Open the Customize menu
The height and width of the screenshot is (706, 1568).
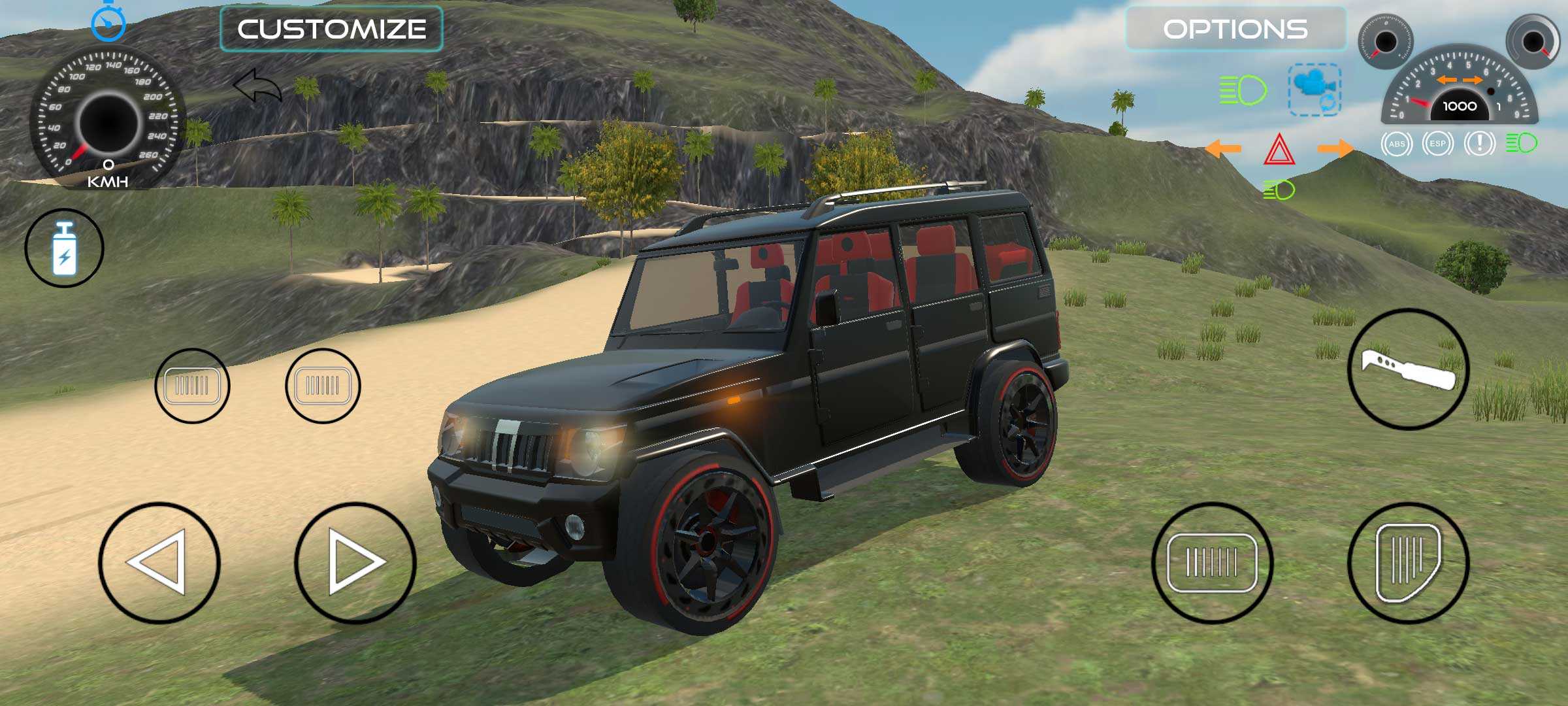click(331, 29)
